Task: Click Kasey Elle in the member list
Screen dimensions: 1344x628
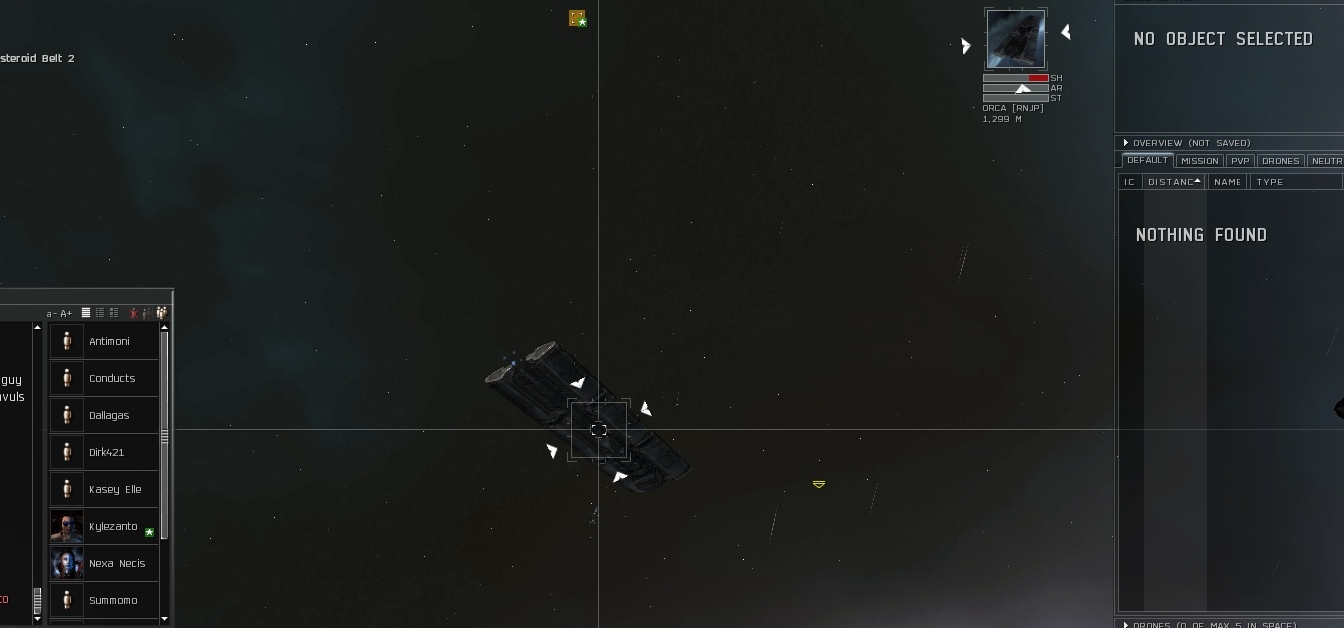Action: point(115,490)
